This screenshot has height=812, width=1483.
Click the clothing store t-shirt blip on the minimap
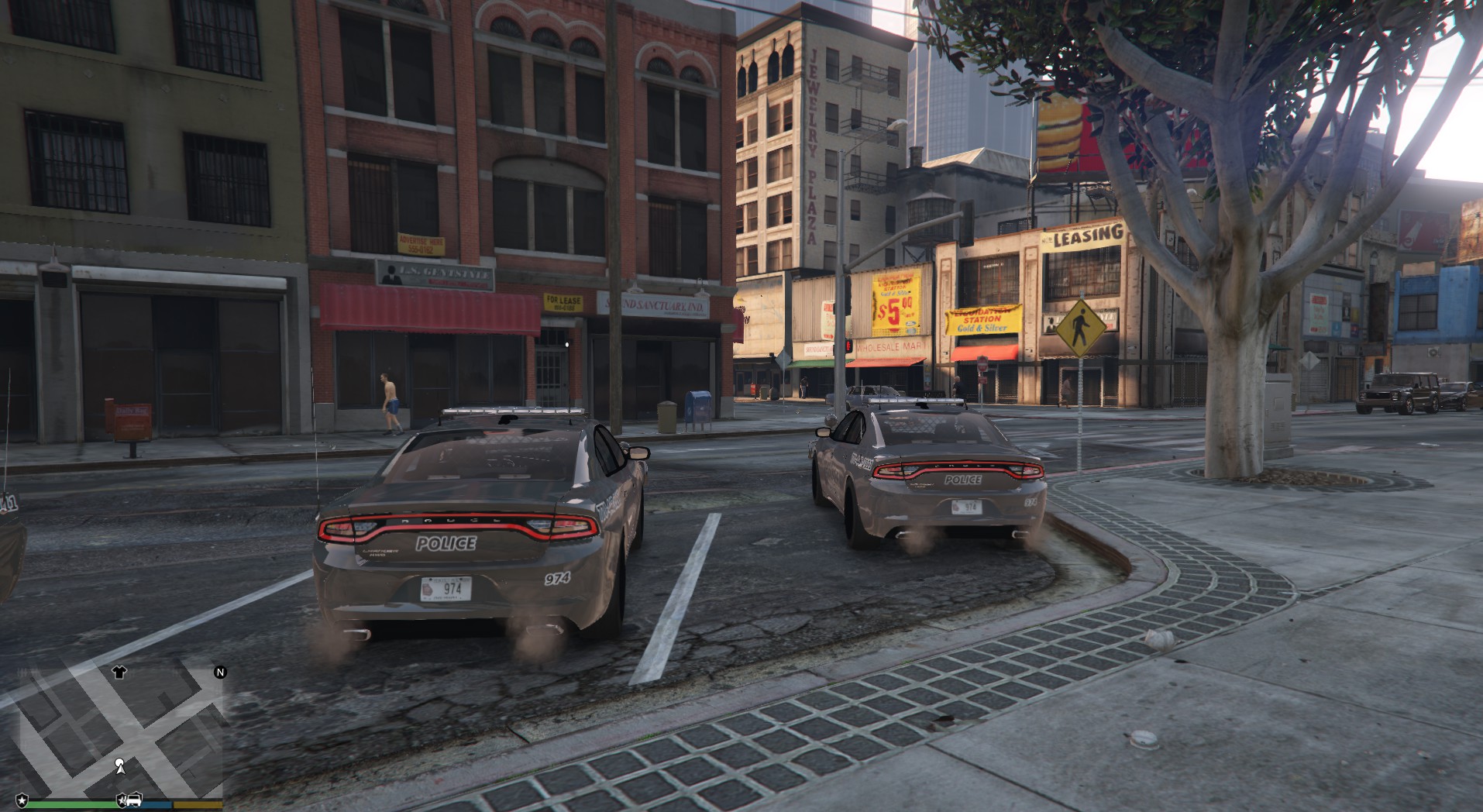click(x=119, y=673)
